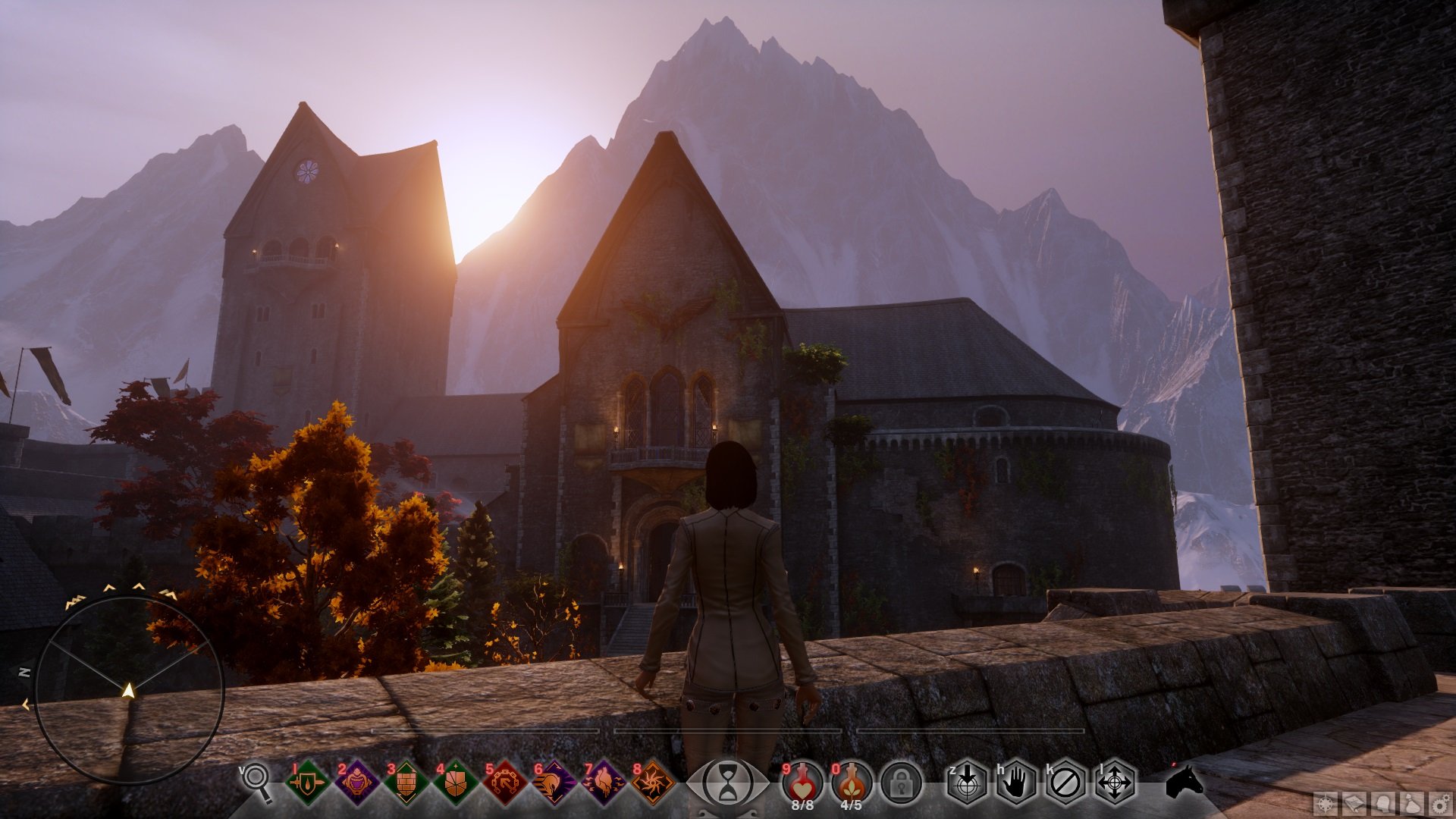The image size is (1456, 819).
Task: Toggle the hourglass tactical camera eye
Action: pyautogui.click(x=727, y=783)
